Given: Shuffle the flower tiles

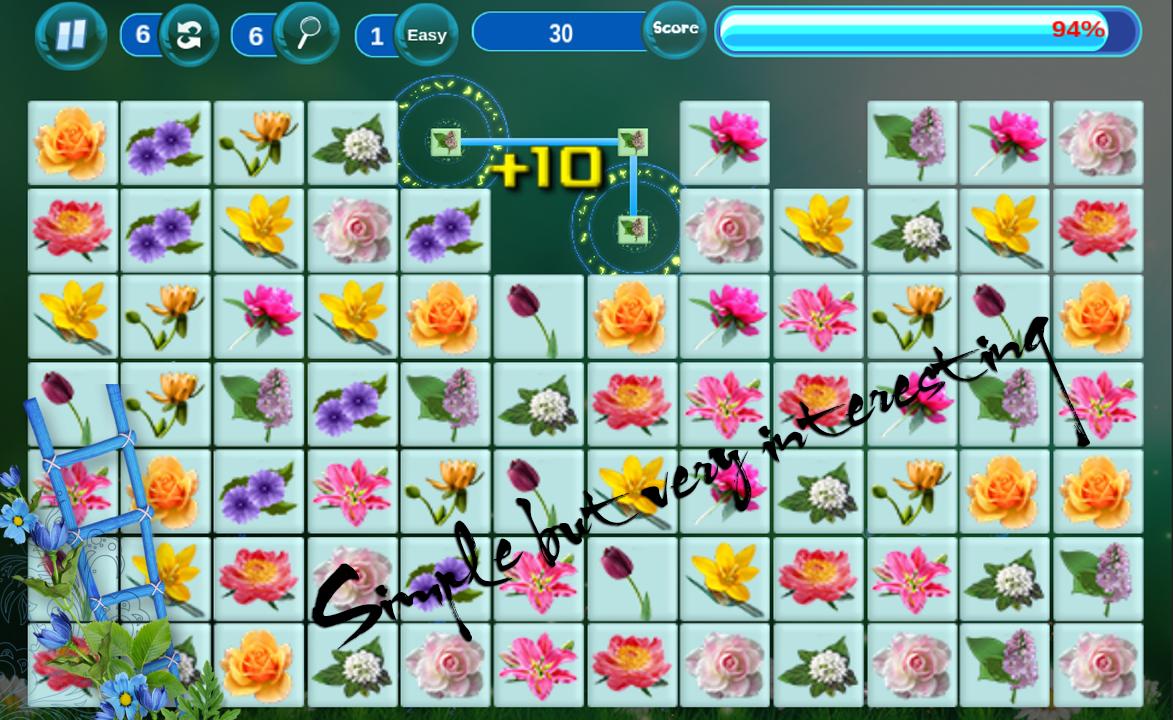Looking at the screenshot, I should click(x=189, y=35).
